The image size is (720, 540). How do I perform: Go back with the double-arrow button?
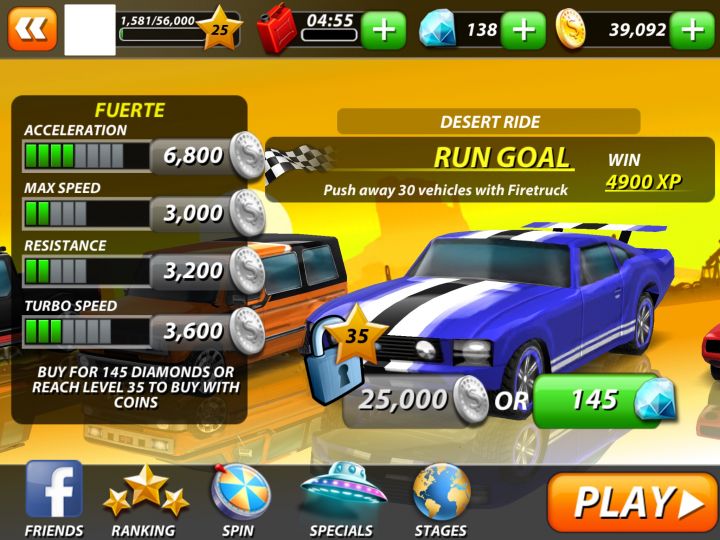click(x=32, y=28)
